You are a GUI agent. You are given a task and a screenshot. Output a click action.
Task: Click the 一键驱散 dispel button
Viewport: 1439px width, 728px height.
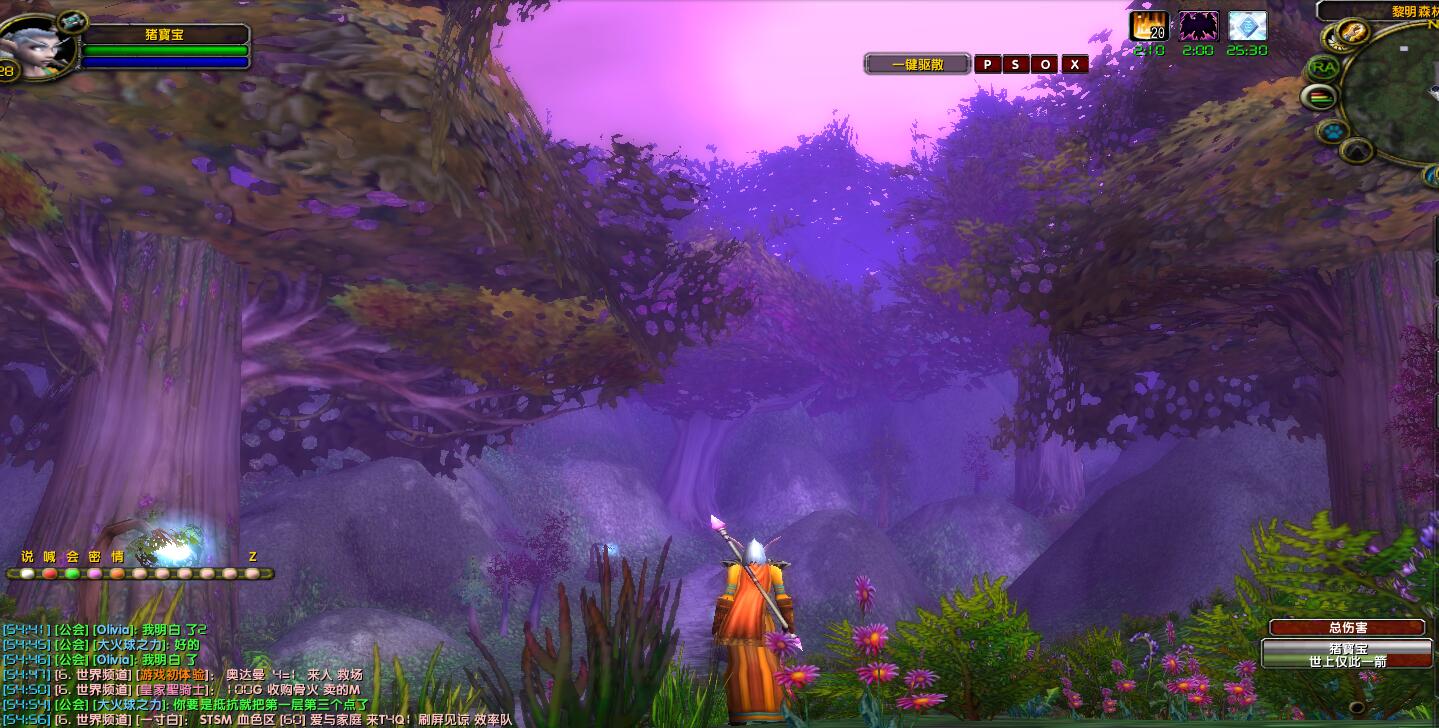917,64
